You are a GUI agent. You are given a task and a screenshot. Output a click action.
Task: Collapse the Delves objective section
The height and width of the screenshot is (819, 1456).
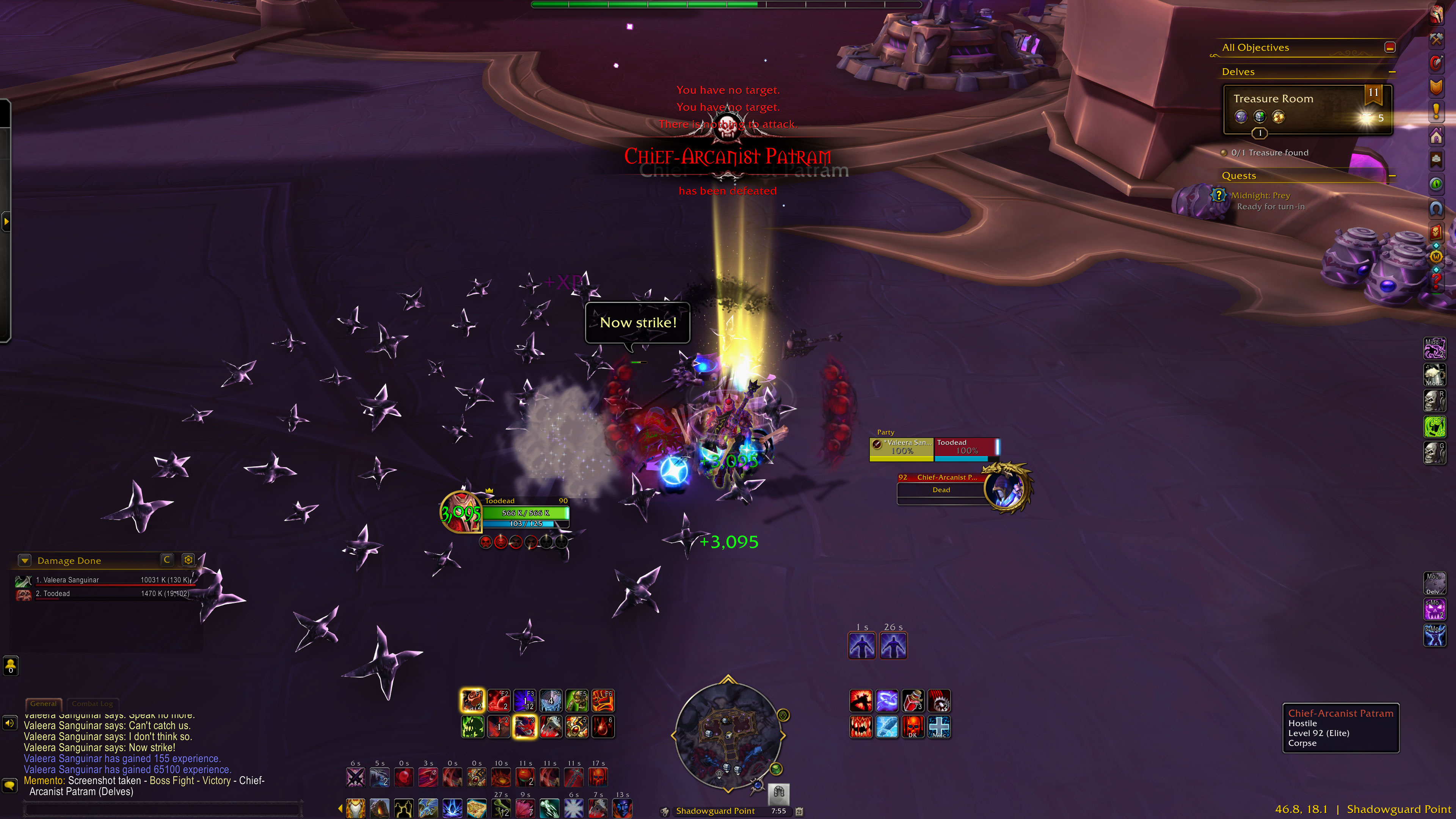1392,72
